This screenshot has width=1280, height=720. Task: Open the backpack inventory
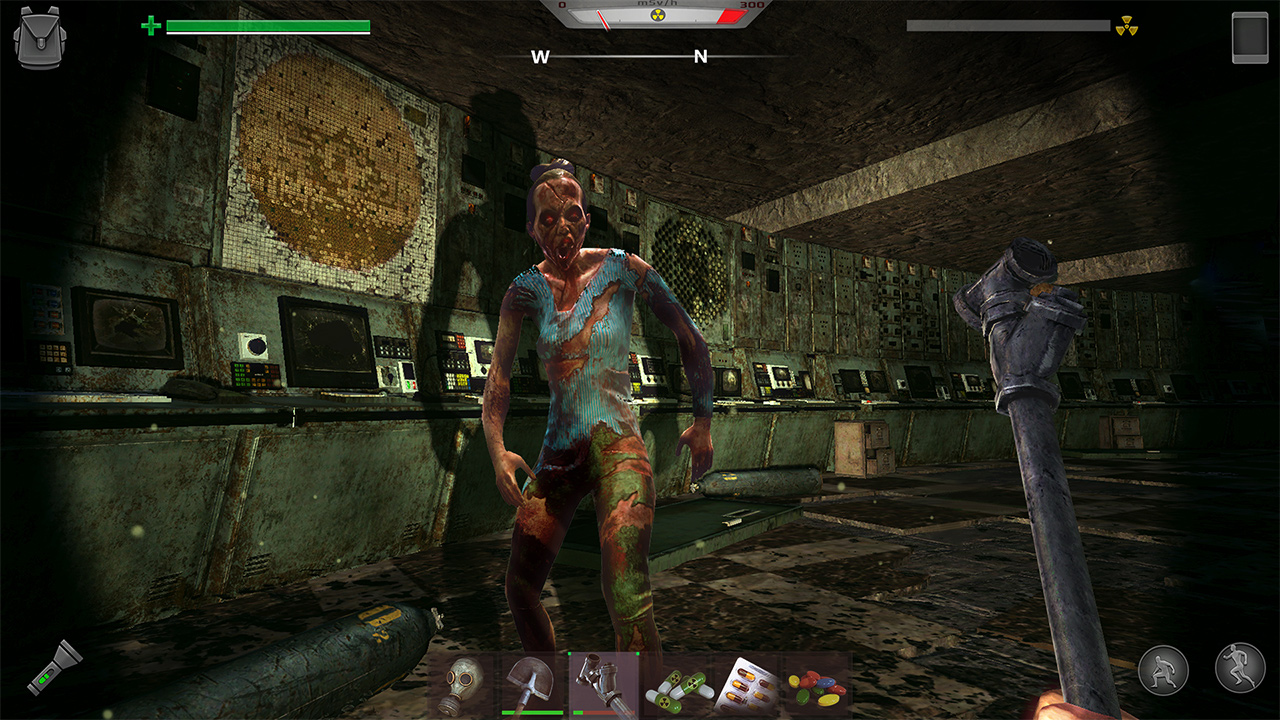pyautogui.click(x=37, y=36)
